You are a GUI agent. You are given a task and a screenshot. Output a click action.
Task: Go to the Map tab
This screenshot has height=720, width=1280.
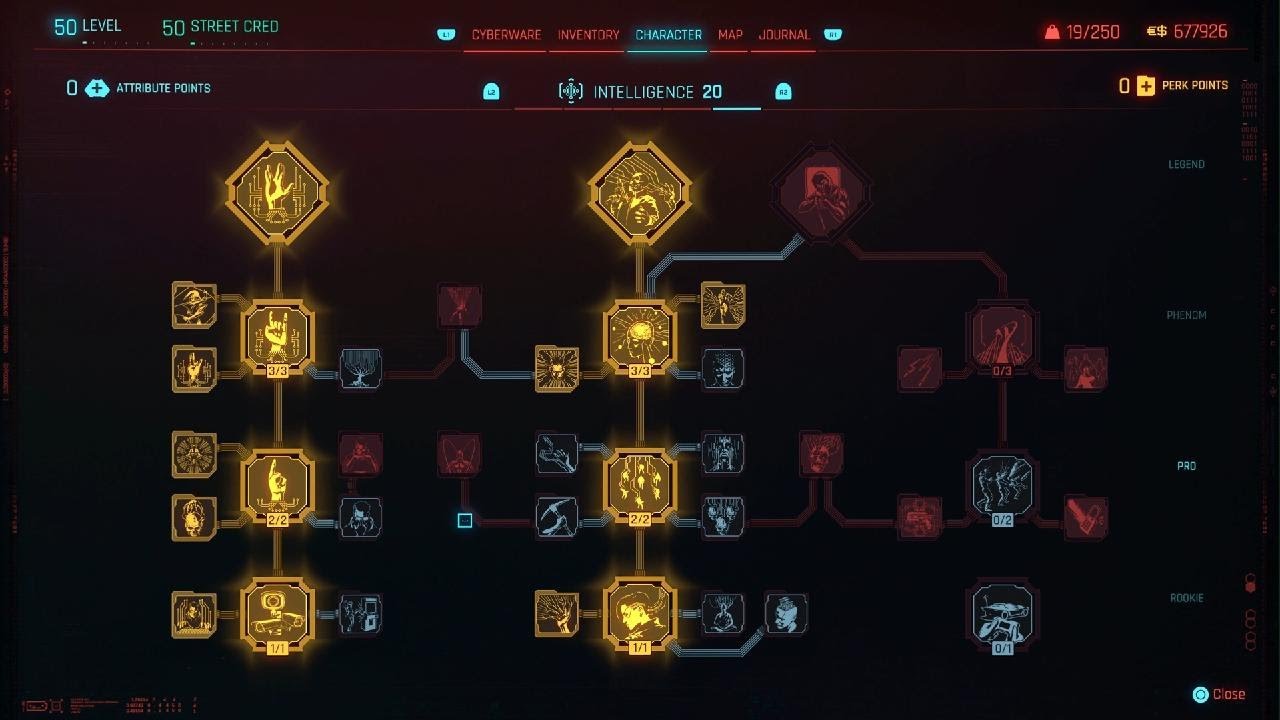pos(730,35)
